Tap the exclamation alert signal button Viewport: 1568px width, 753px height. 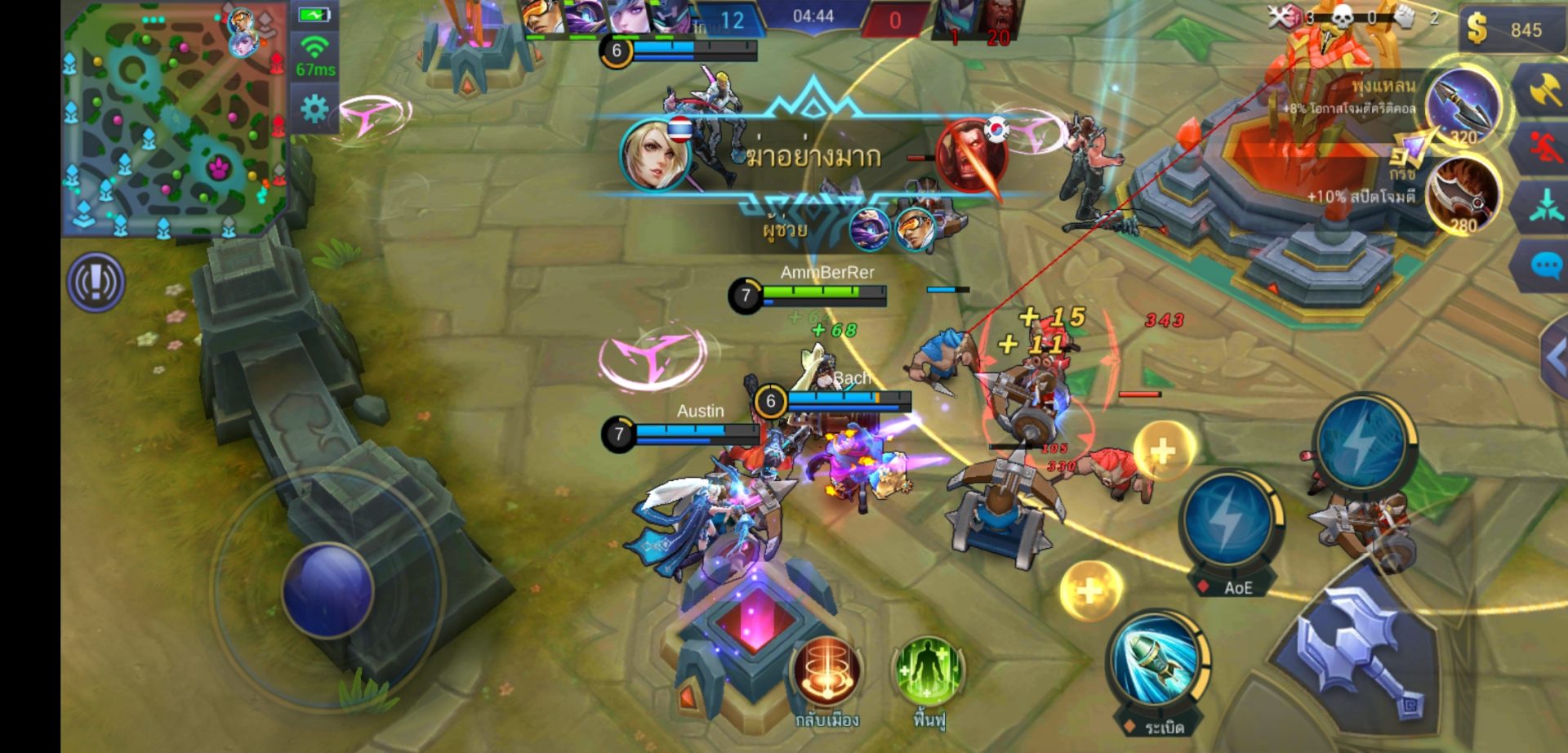(x=96, y=283)
